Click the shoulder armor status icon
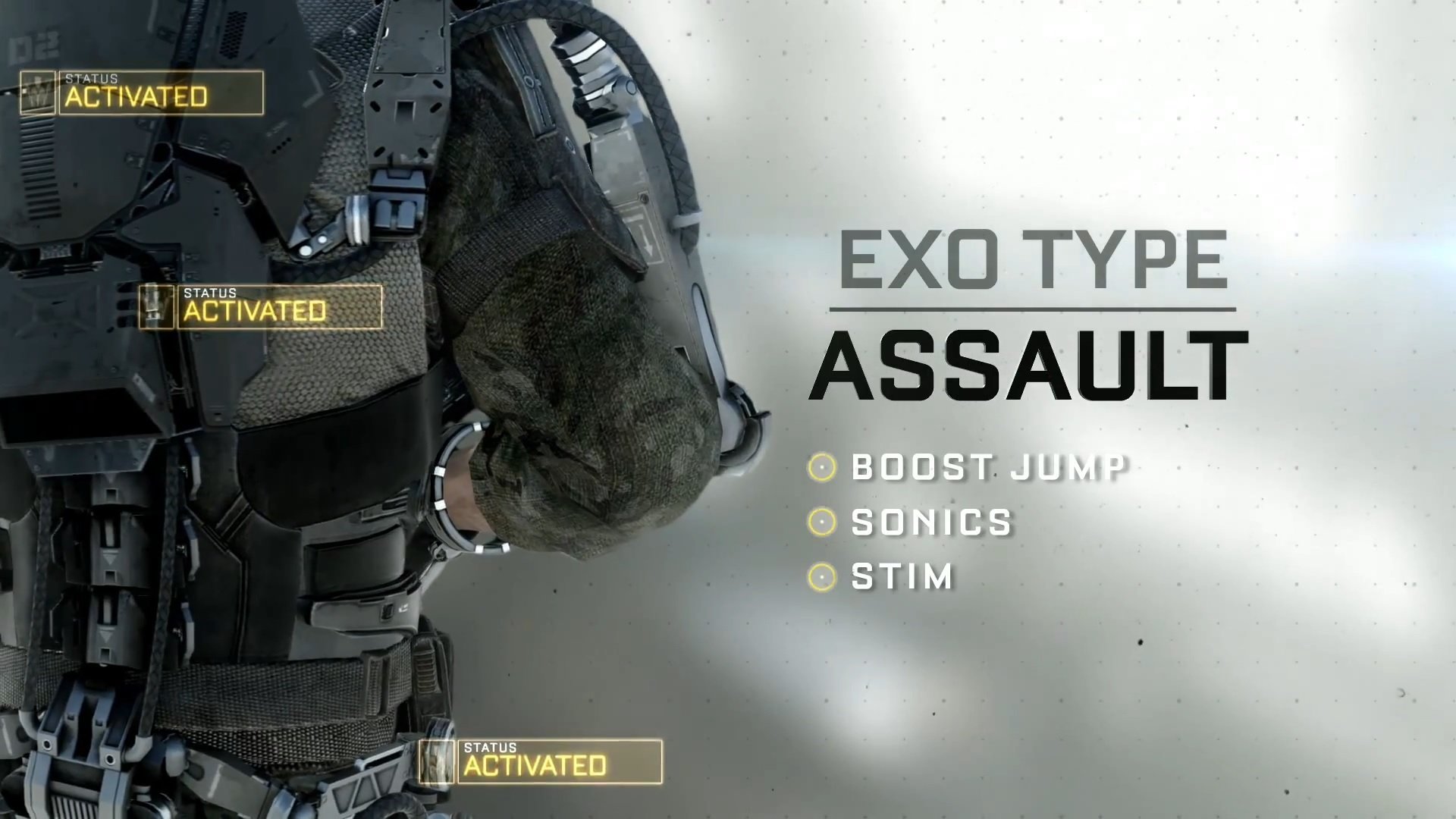1456x819 pixels. coord(36,92)
